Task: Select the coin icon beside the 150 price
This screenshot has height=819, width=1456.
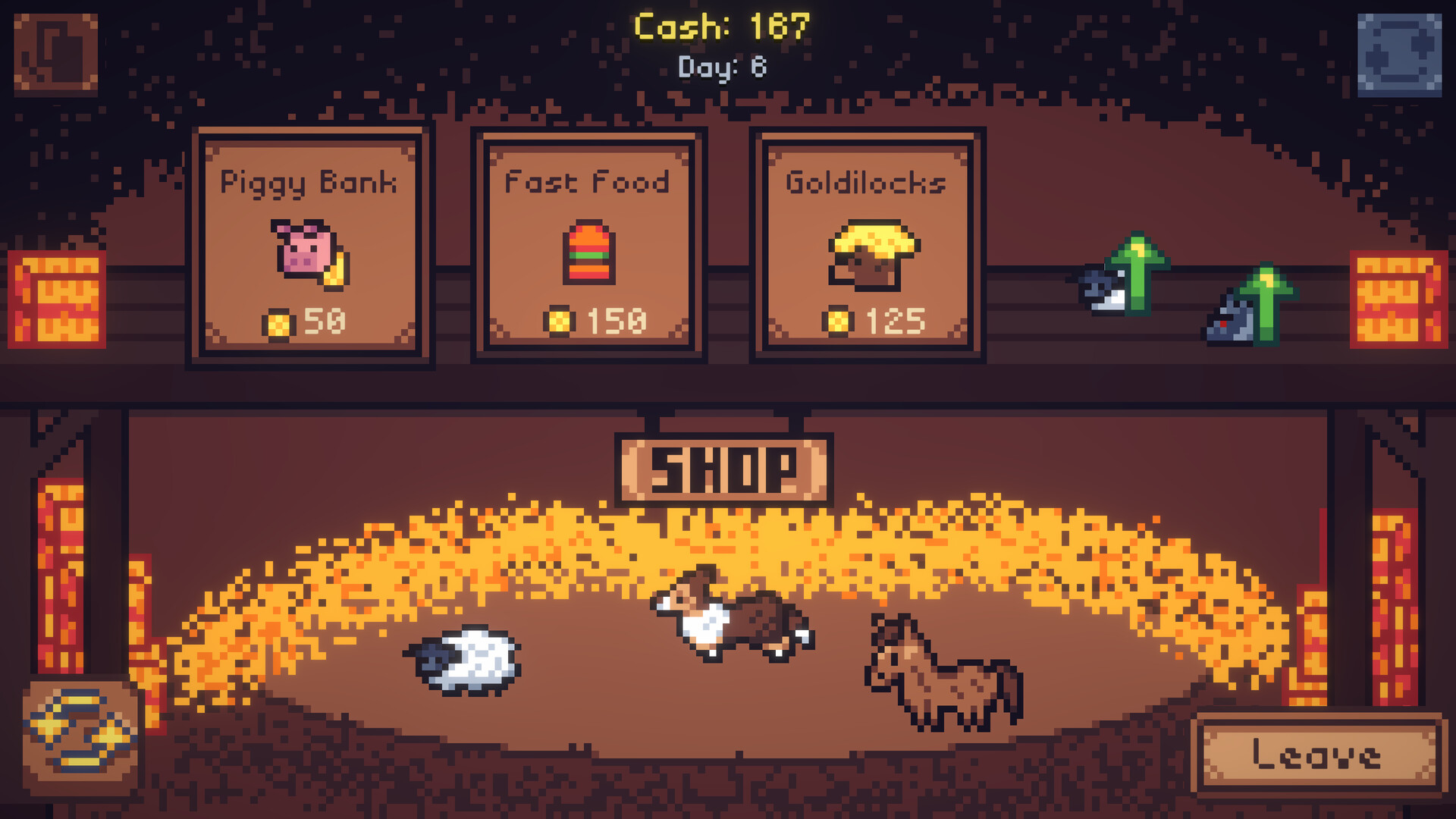Action: [559, 321]
